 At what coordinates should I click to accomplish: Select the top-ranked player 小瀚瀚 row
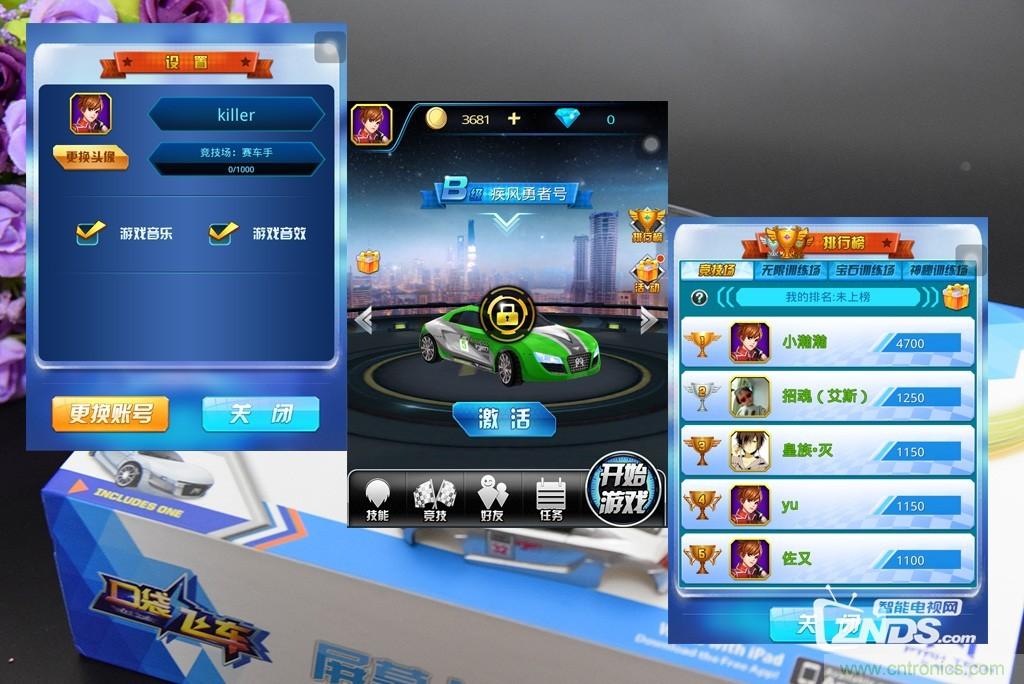(827, 342)
